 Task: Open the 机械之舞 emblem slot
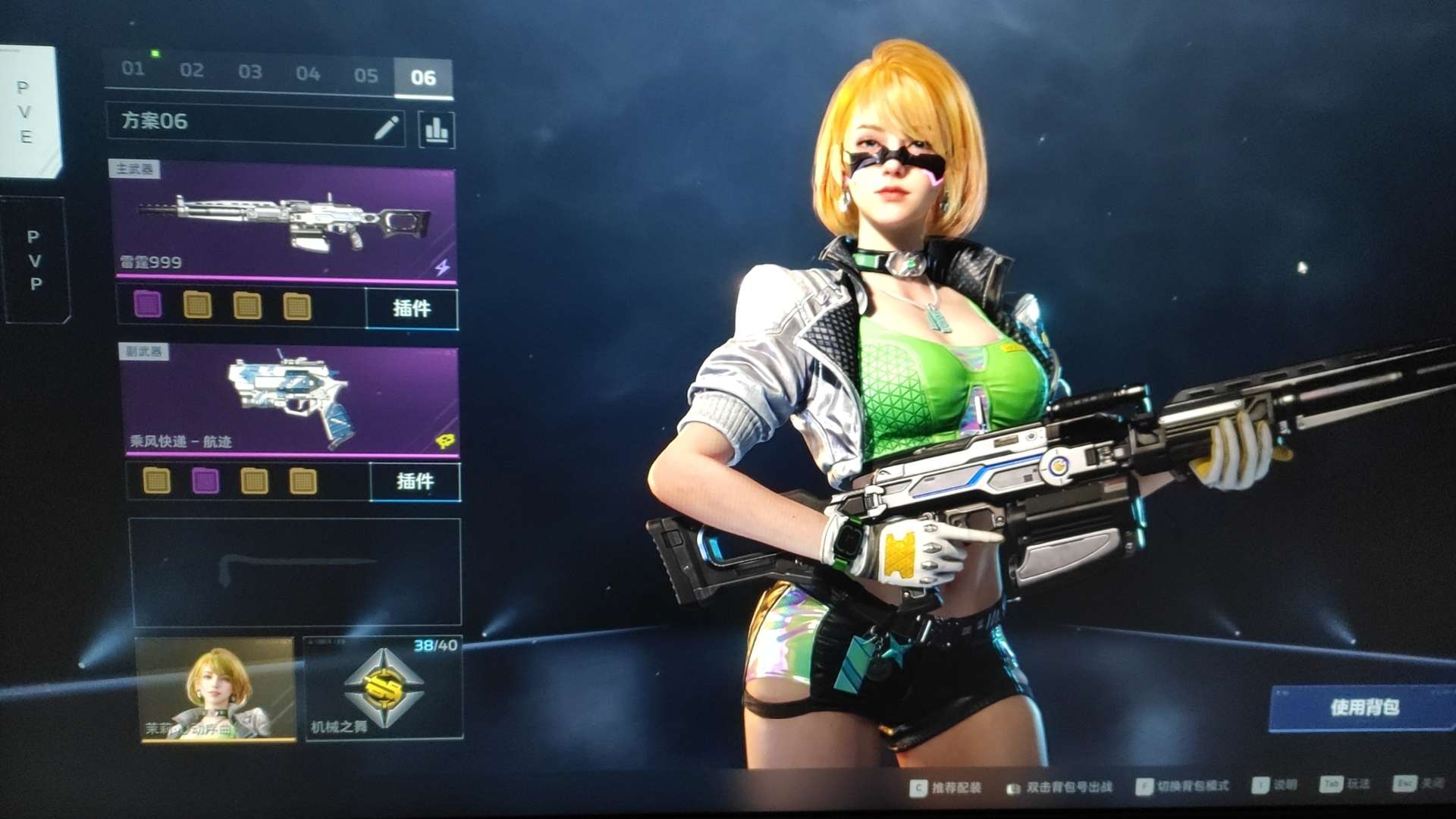coord(384,689)
